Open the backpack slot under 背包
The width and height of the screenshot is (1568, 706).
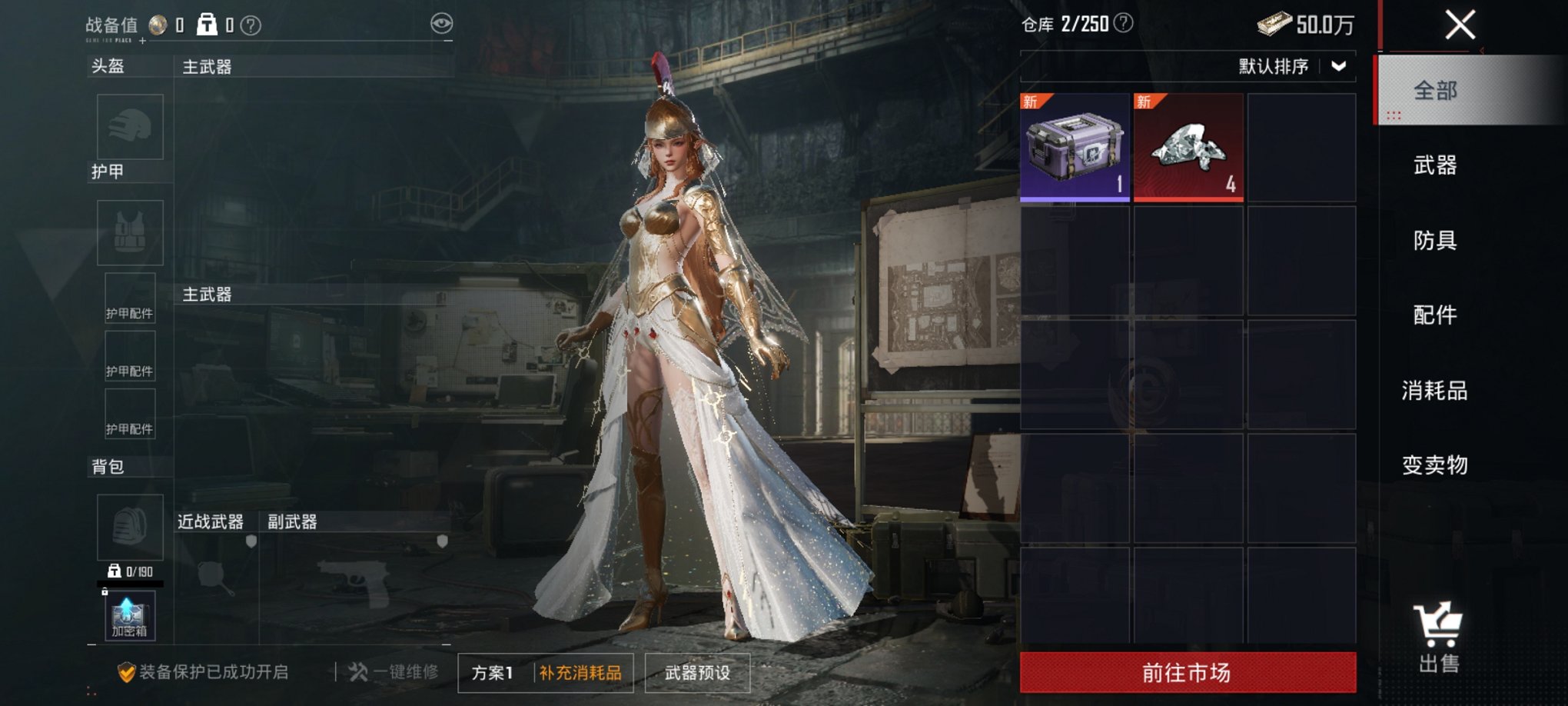click(129, 527)
